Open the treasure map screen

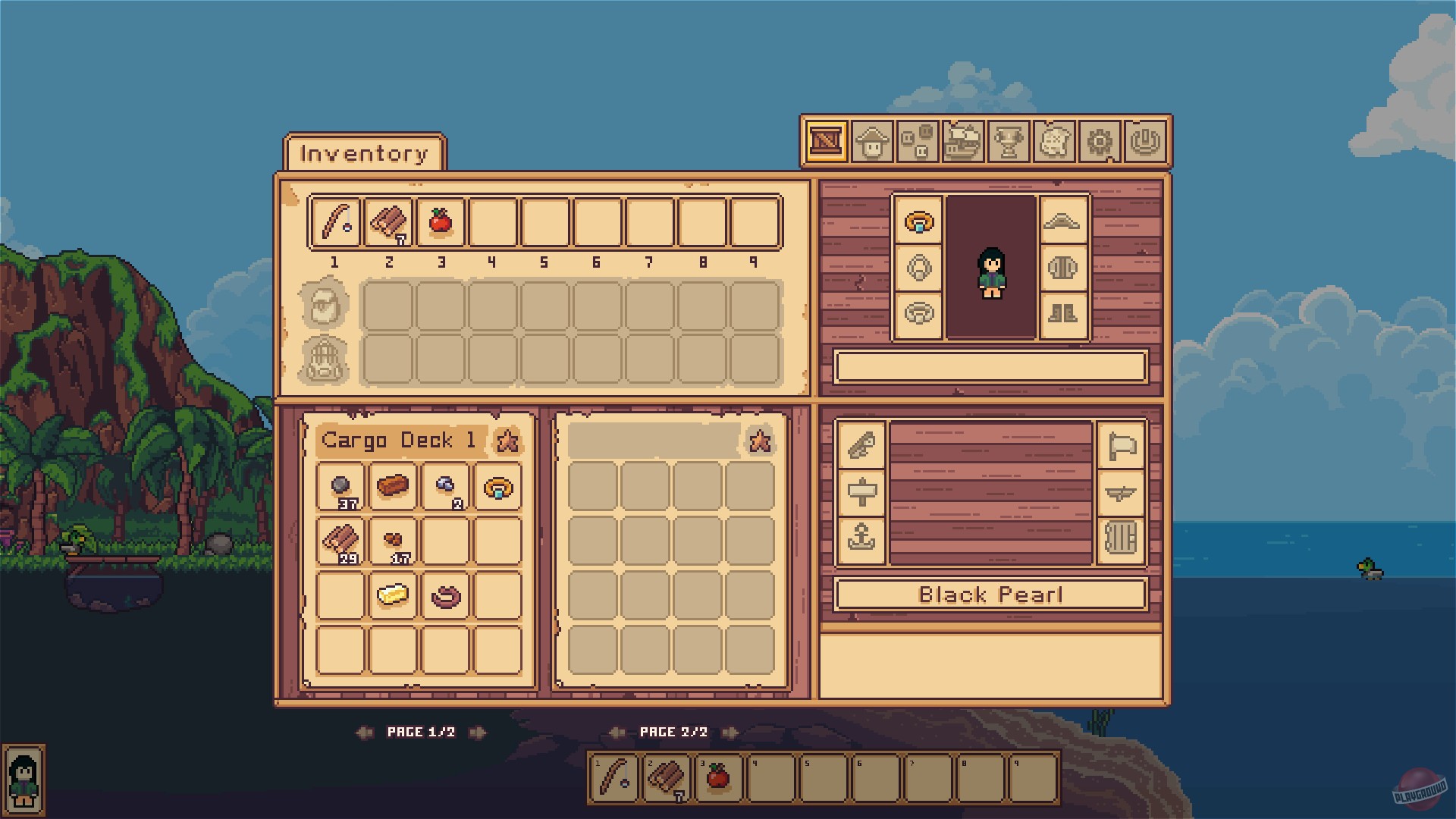[1054, 140]
